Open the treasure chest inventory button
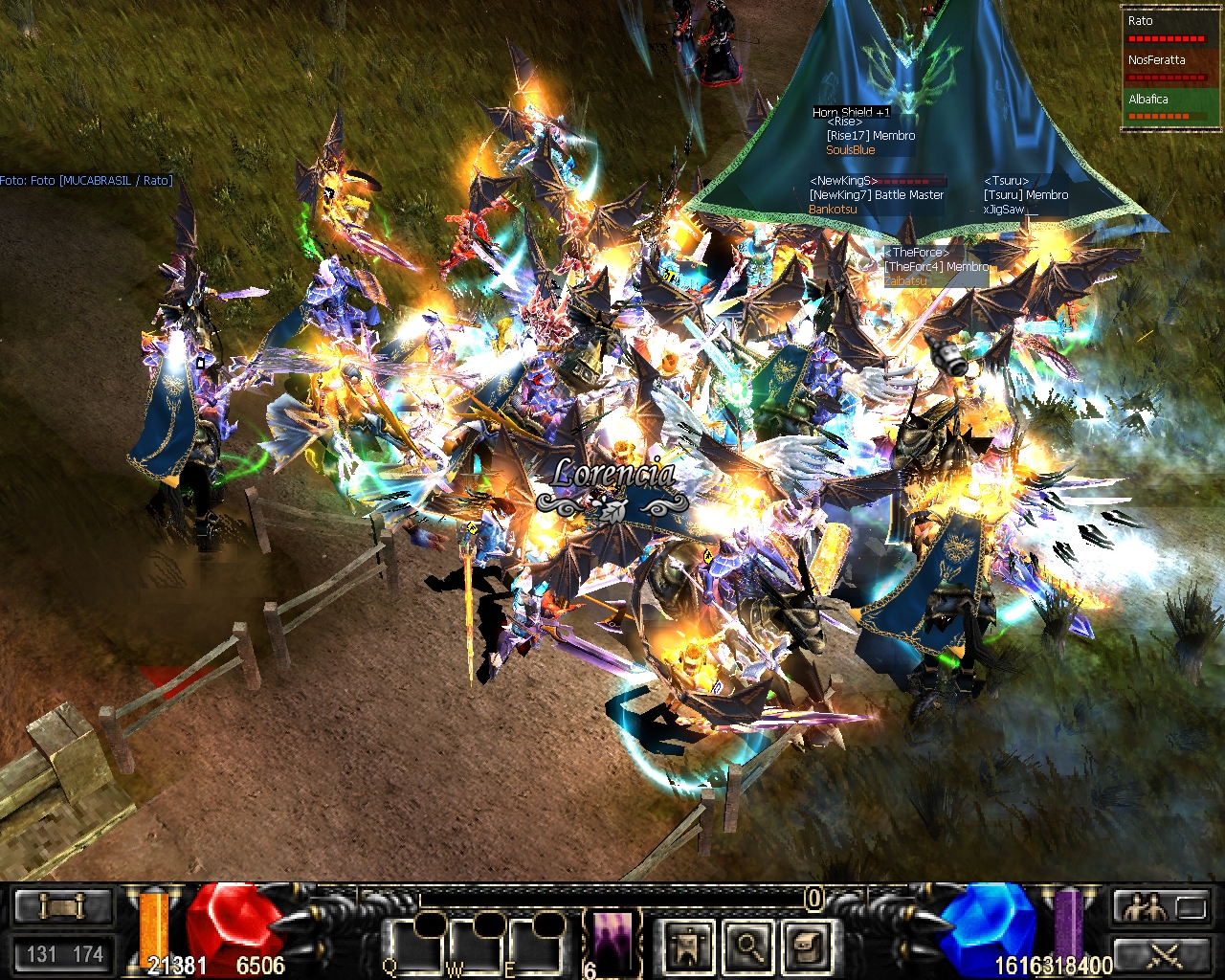 [805, 947]
